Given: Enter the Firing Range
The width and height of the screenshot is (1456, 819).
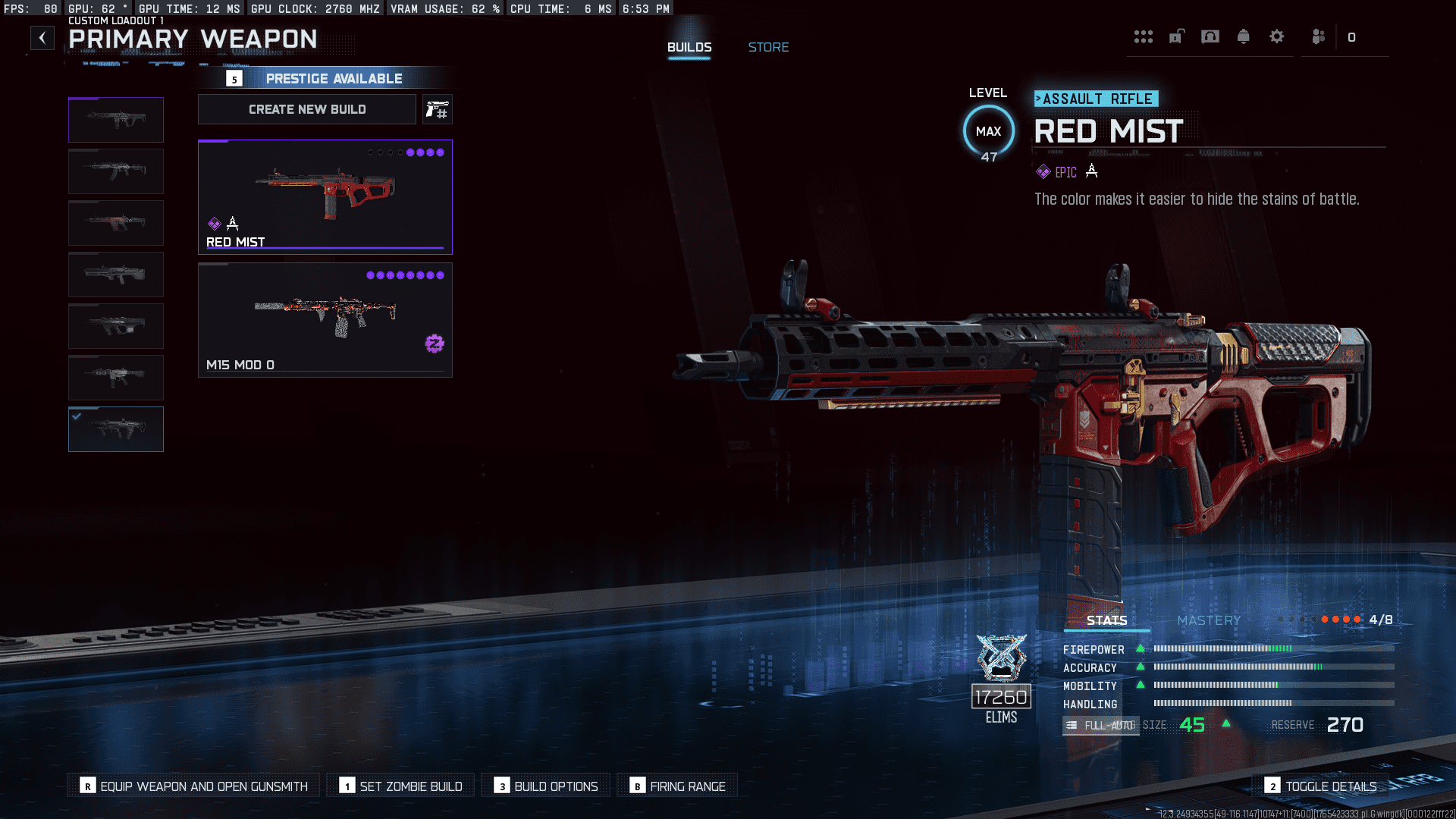Looking at the screenshot, I should (677, 786).
